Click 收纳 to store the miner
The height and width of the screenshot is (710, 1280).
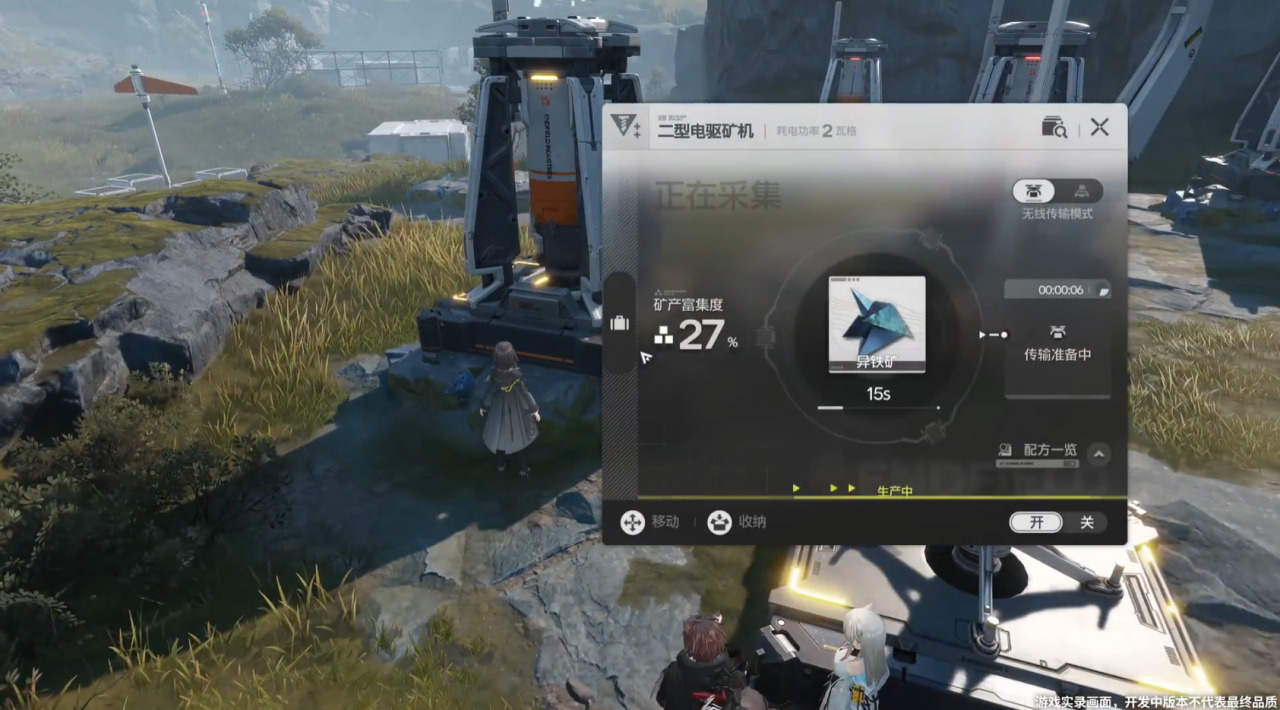coord(737,522)
